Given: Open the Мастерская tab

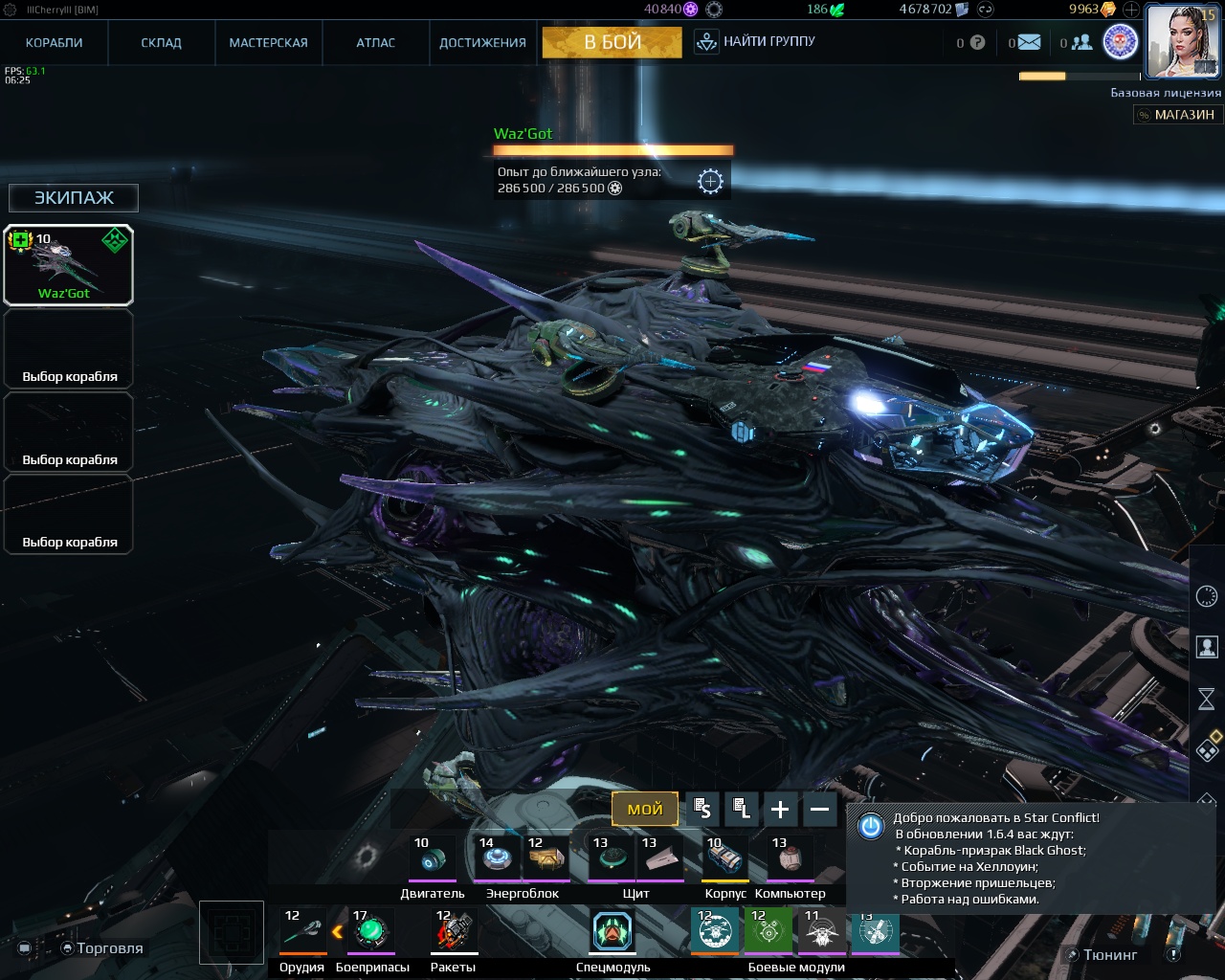Looking at the screenshot, I should [269, 43].
